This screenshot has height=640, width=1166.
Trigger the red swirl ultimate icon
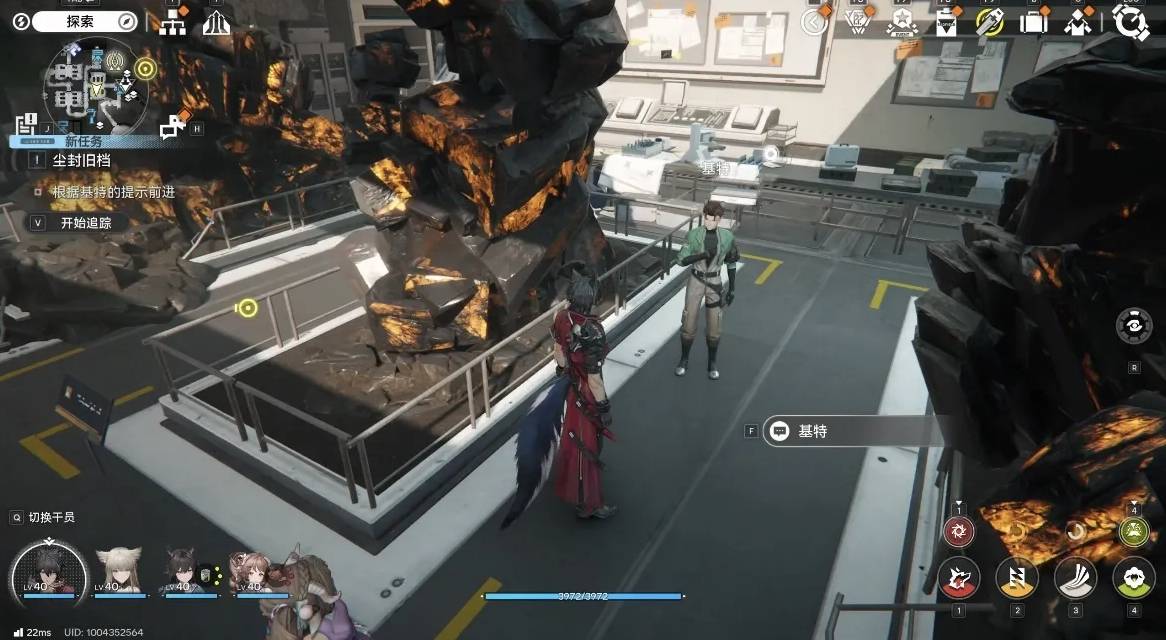[x=958, y=531]
